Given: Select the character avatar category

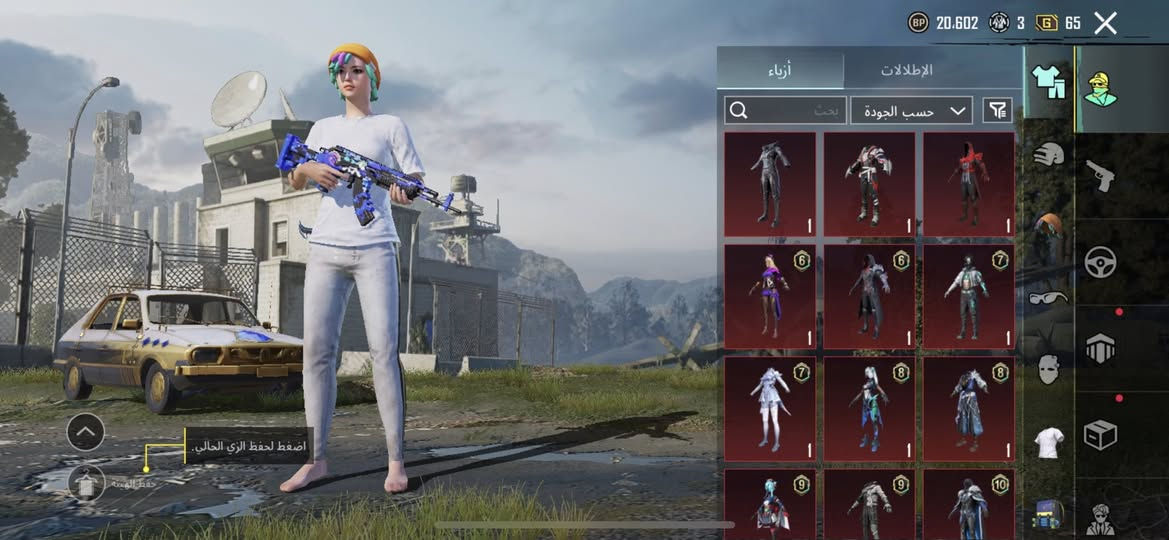Looking at the screenshot, I should pyautogui.click(x=1100, y=88).
